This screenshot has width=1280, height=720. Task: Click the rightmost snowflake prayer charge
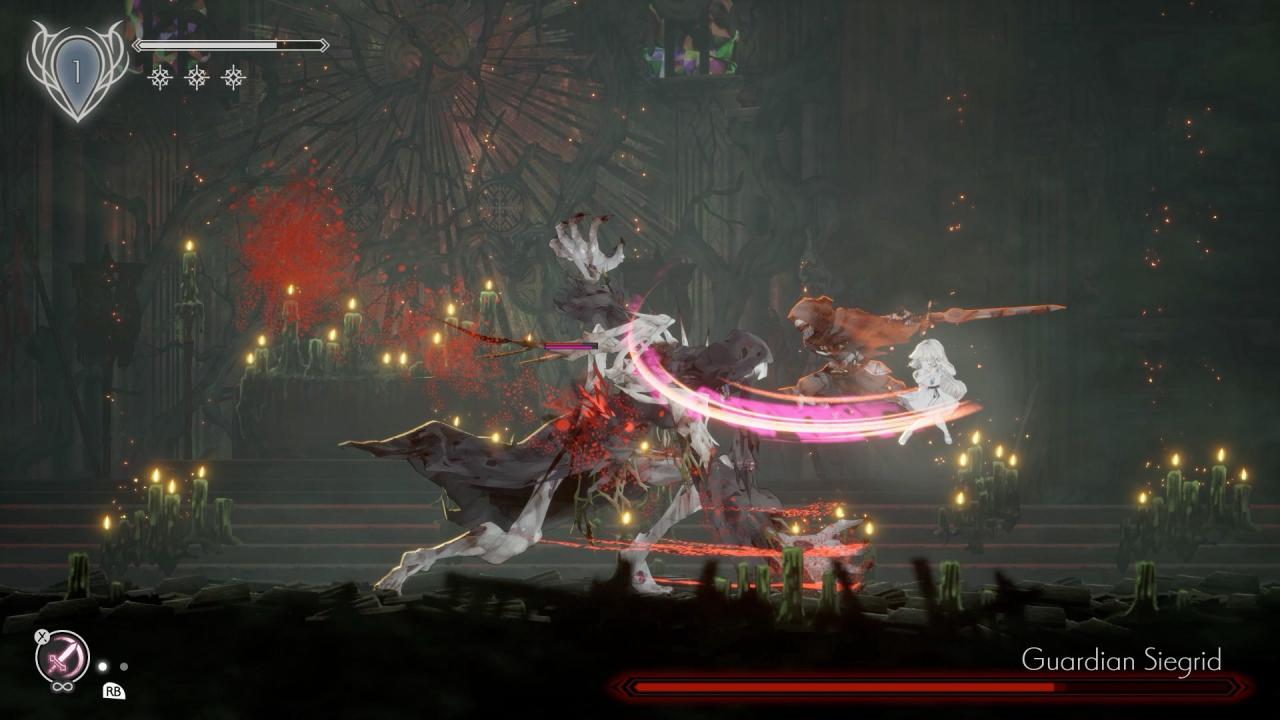pyautogui.click(x=233, y=79)
